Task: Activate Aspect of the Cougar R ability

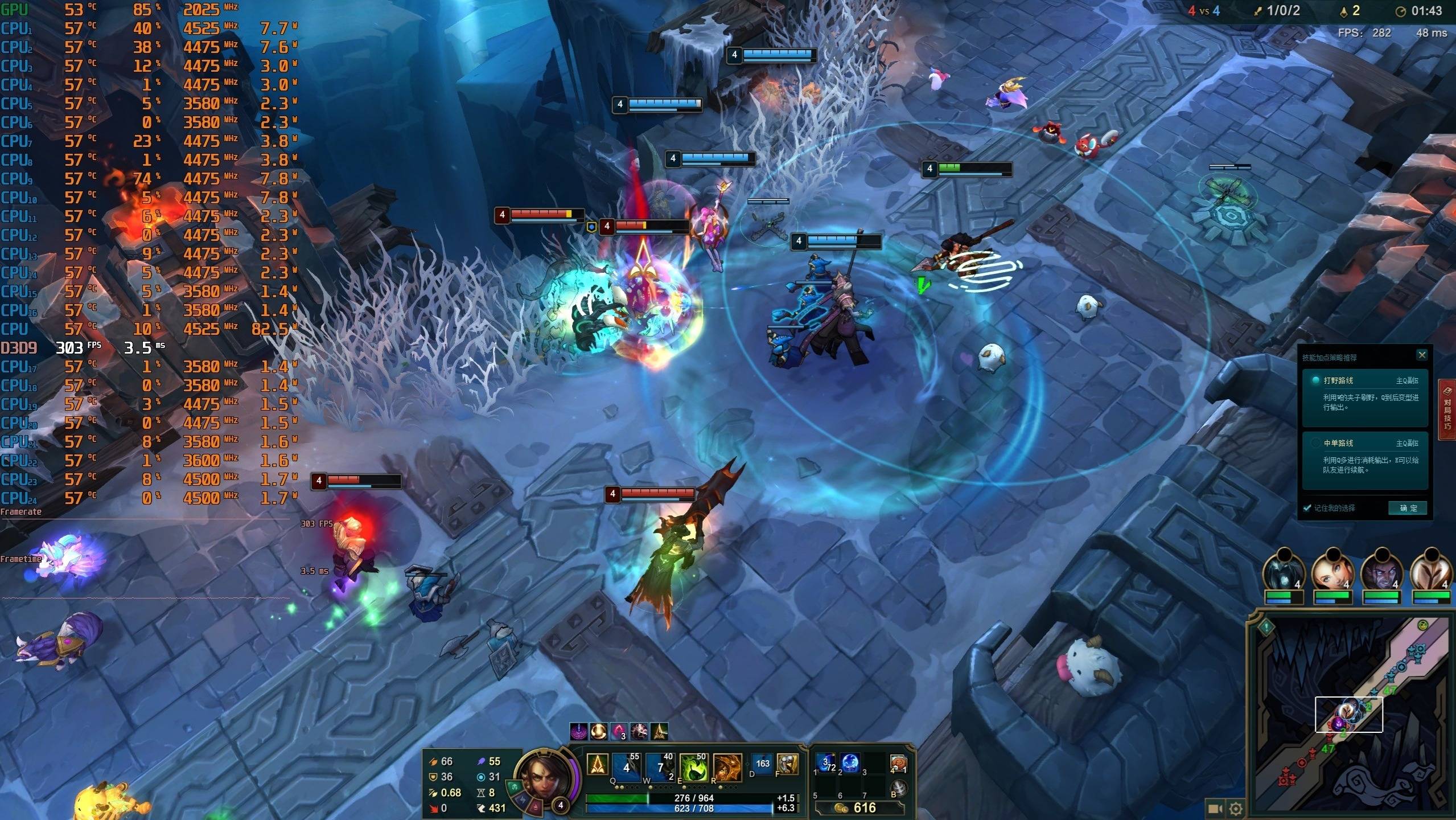Action: 727,767
